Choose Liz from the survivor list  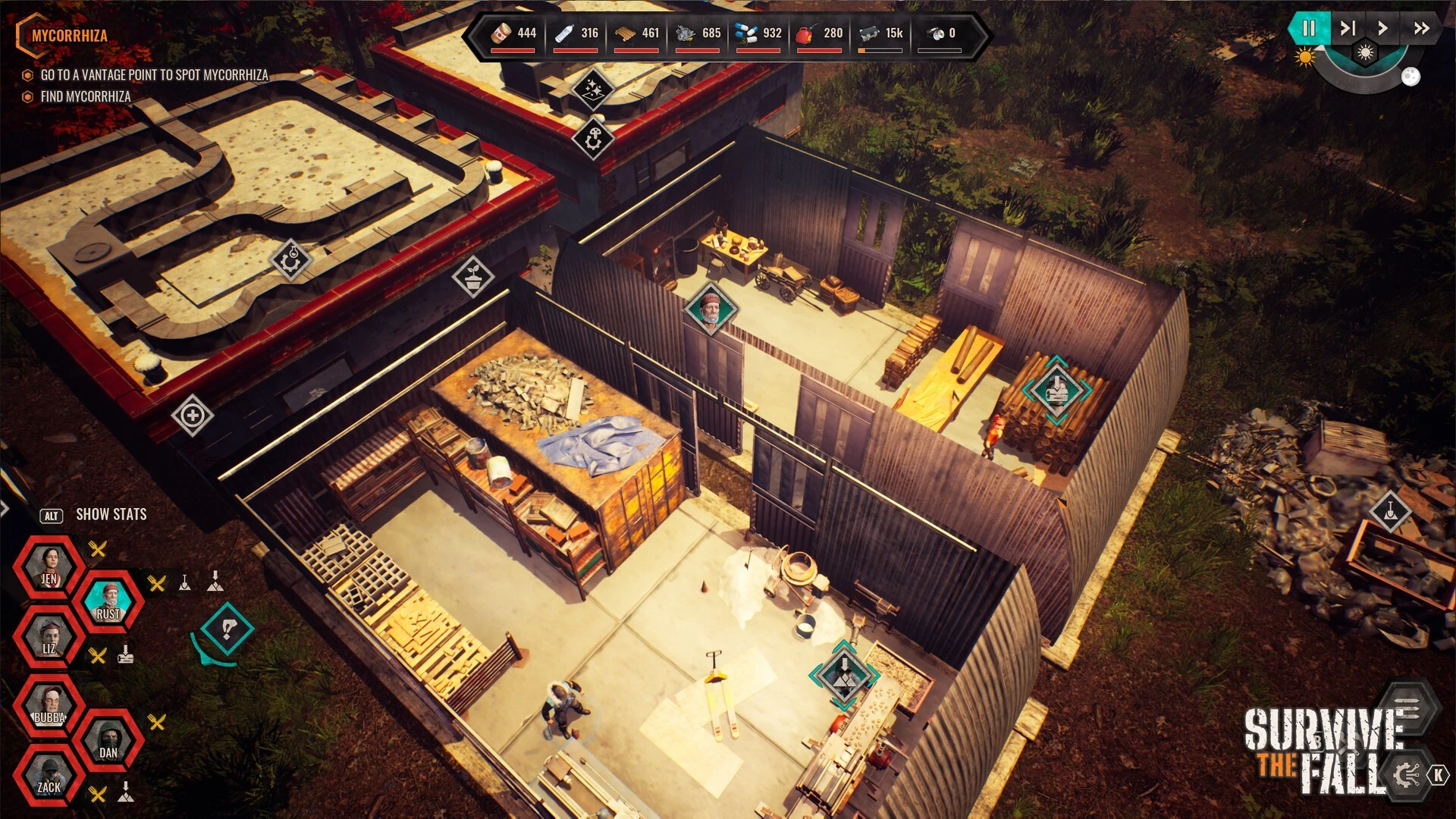[49, 637]
